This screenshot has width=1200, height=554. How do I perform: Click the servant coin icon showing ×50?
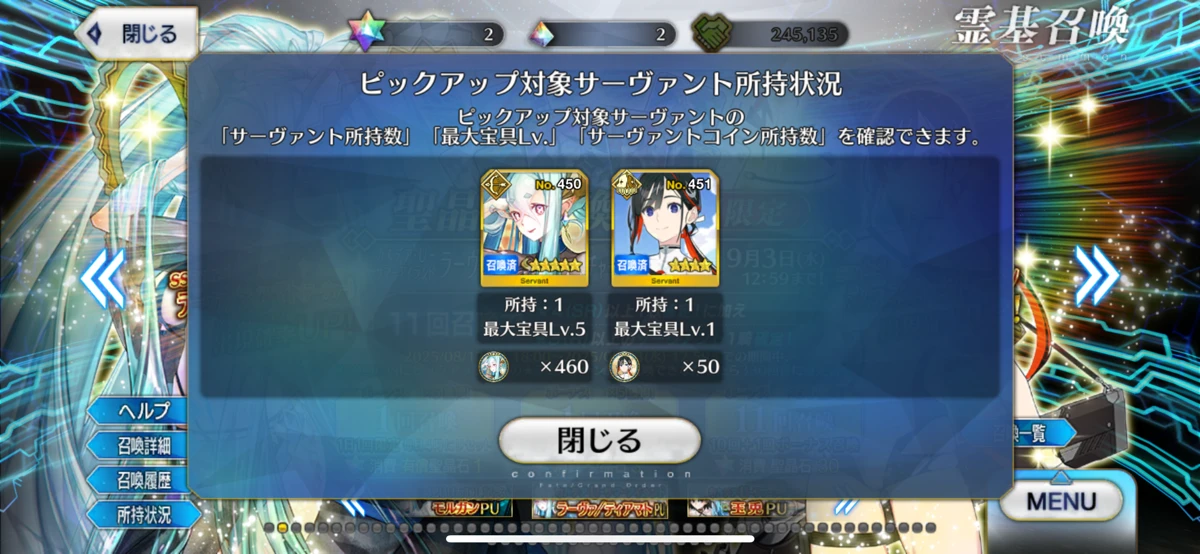point(625,367)
